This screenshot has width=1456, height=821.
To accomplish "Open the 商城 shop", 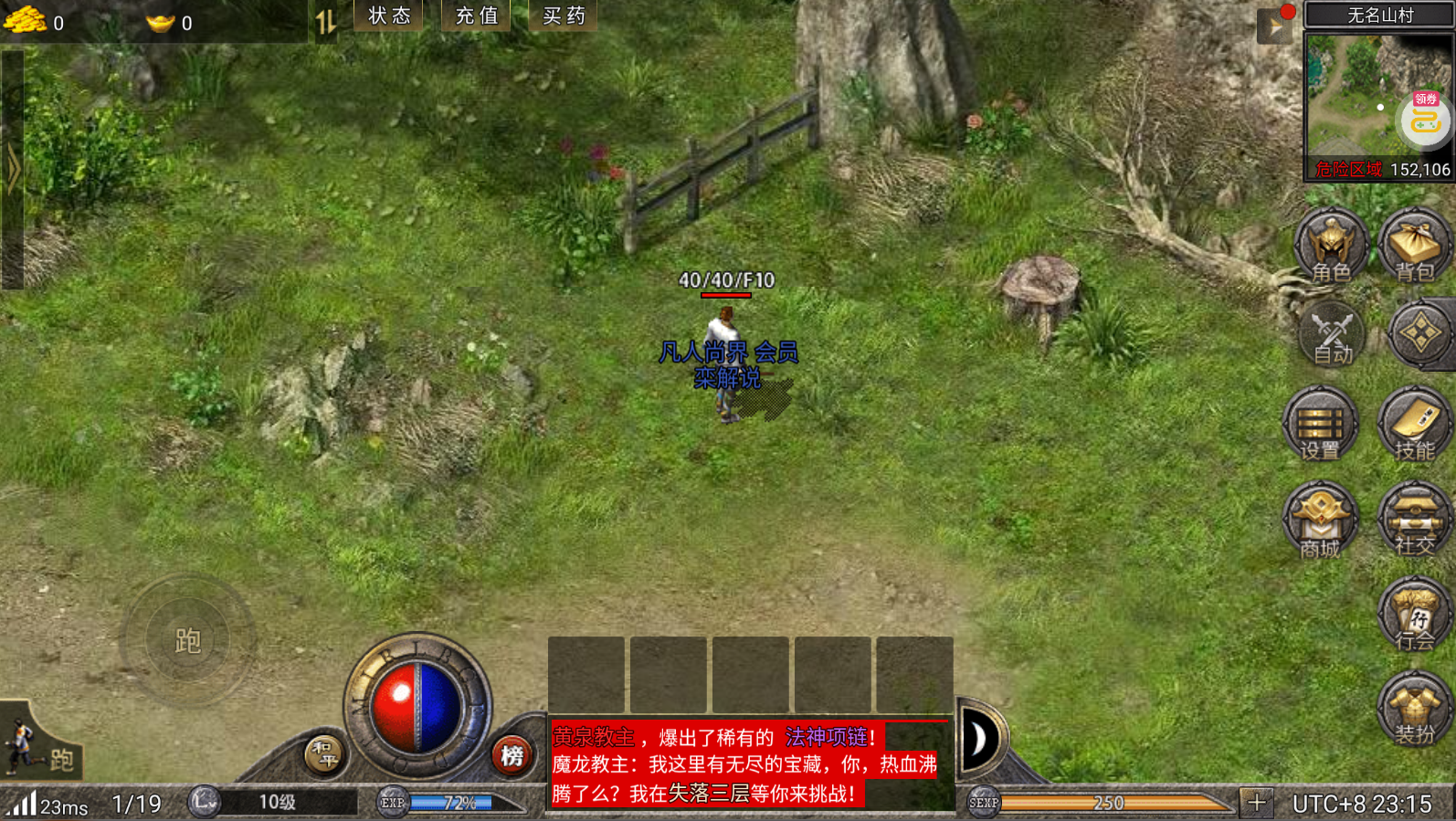I will point(1320,521).
